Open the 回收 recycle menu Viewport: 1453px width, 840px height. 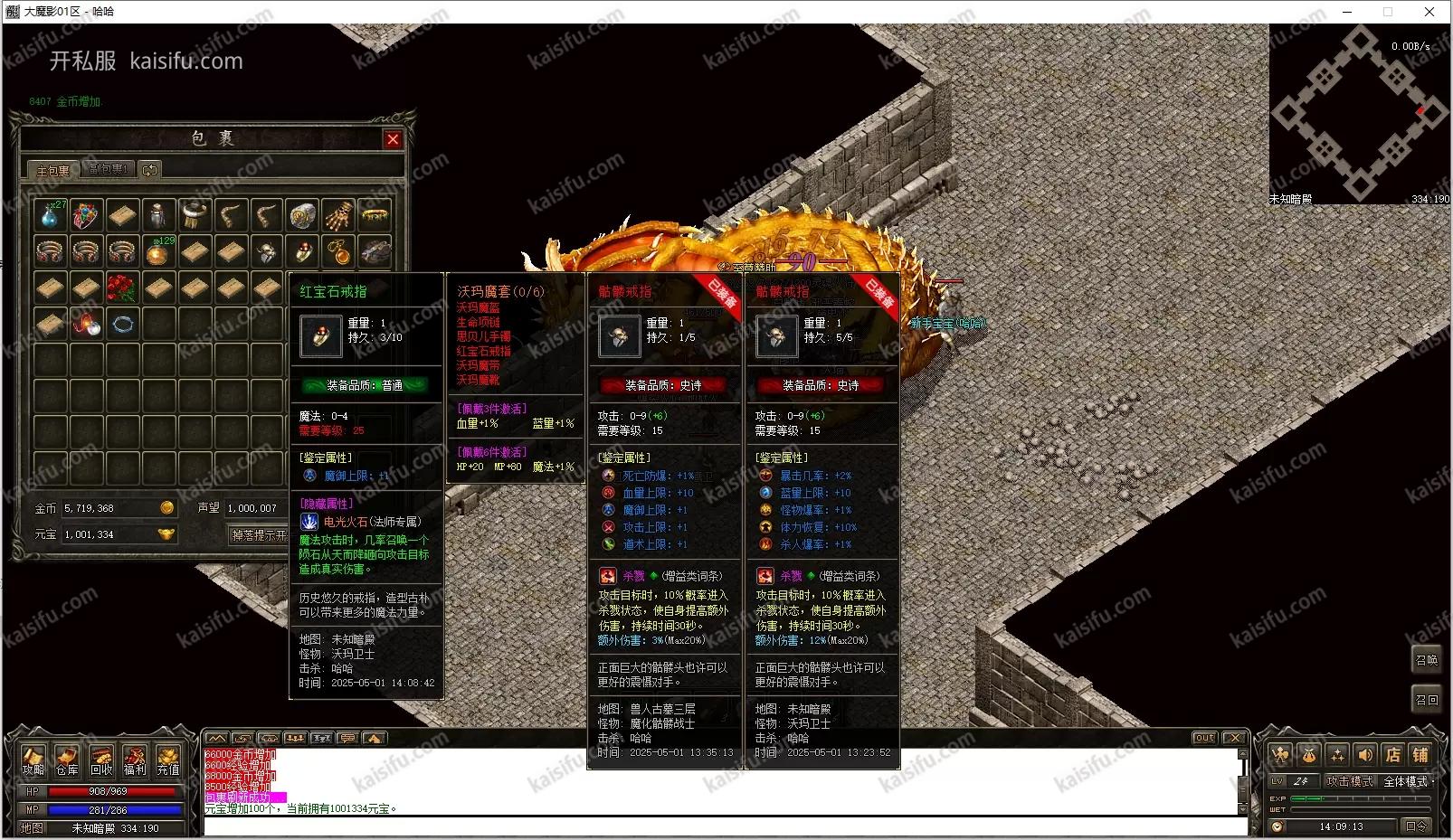point(100,760)
